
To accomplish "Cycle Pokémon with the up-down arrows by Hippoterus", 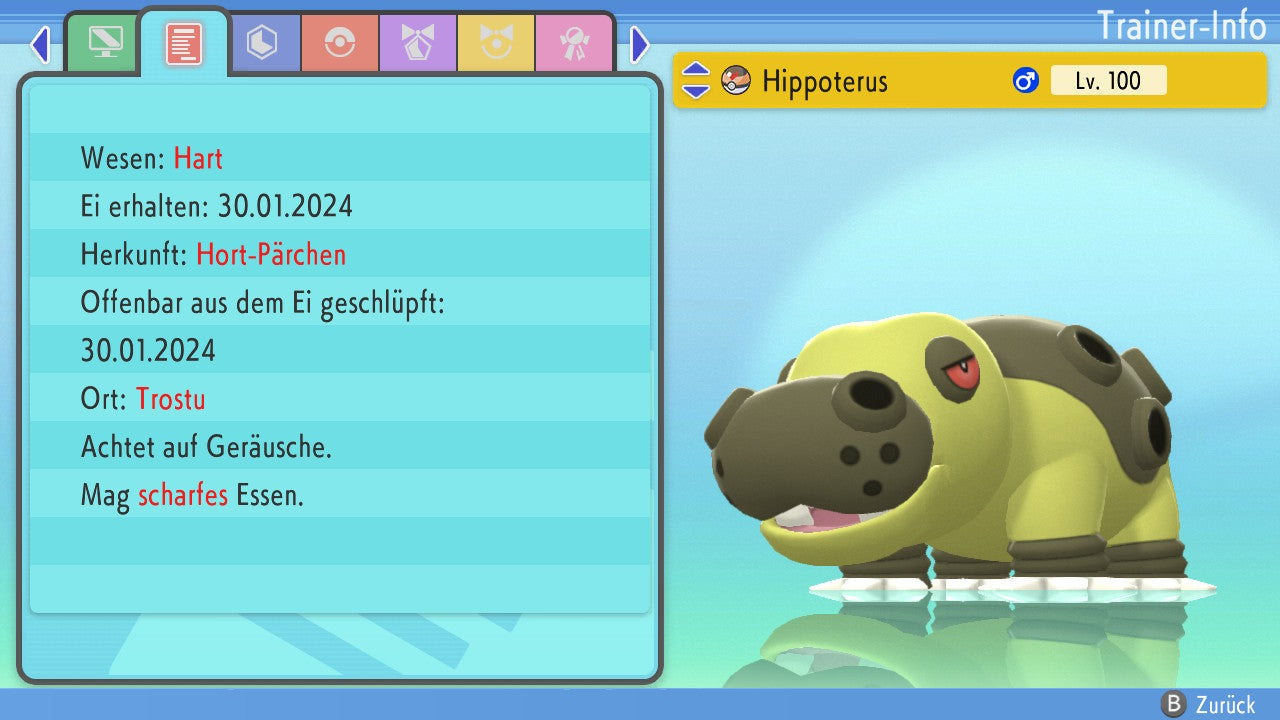I will point(695,81).
